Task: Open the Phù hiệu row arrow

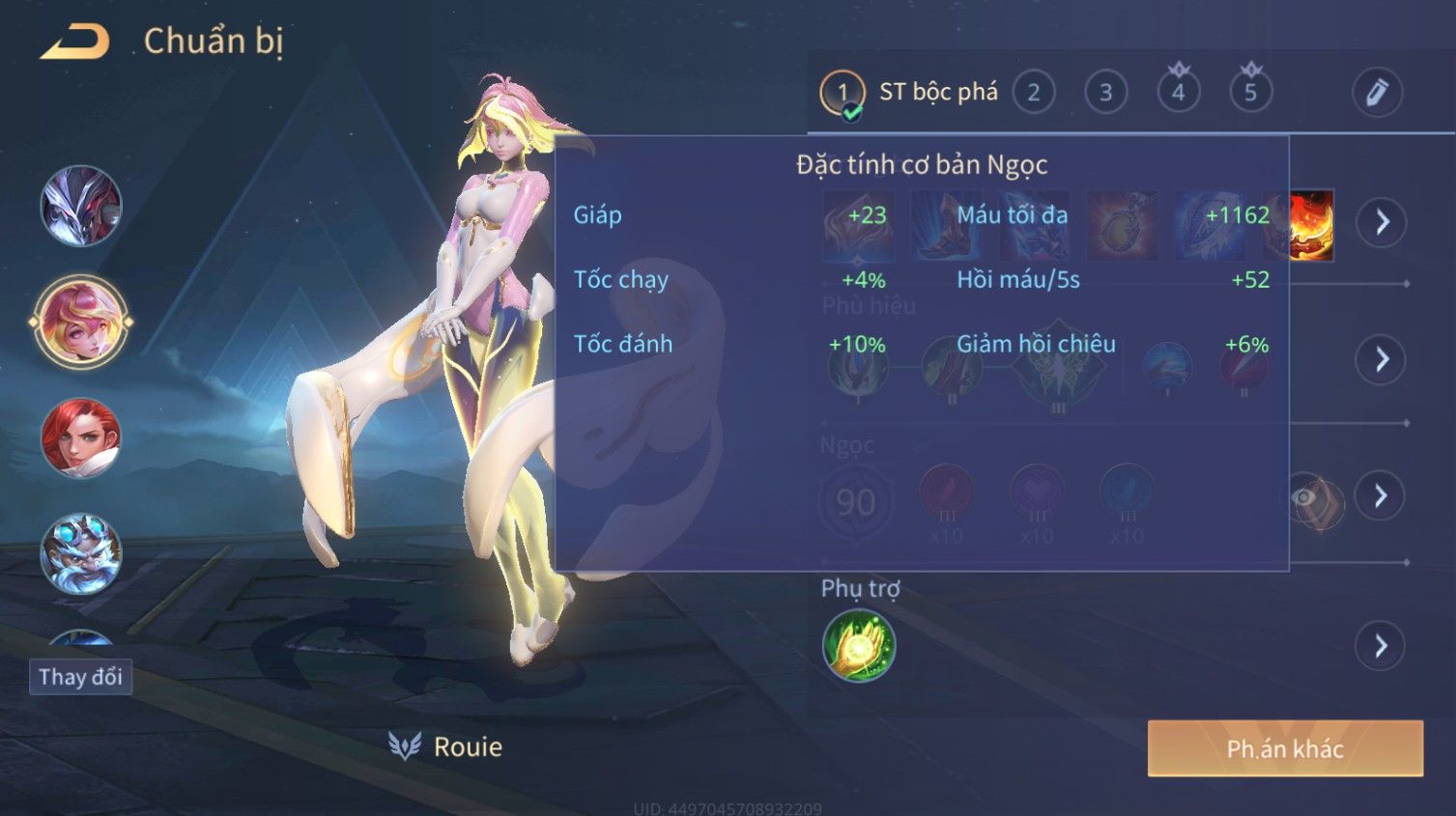Action: [1382, 360]
